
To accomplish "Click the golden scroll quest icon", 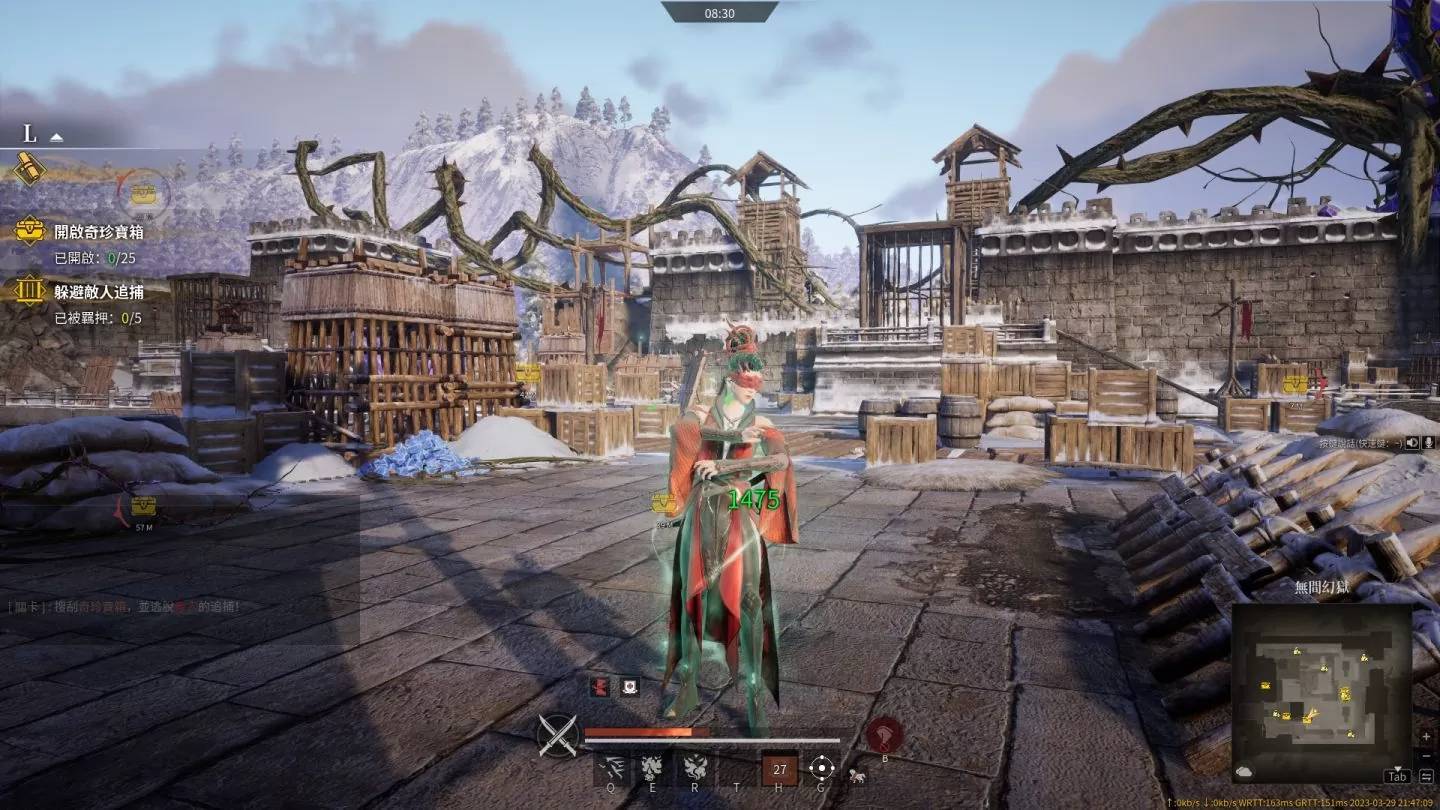I will click(x=29, y=170).
